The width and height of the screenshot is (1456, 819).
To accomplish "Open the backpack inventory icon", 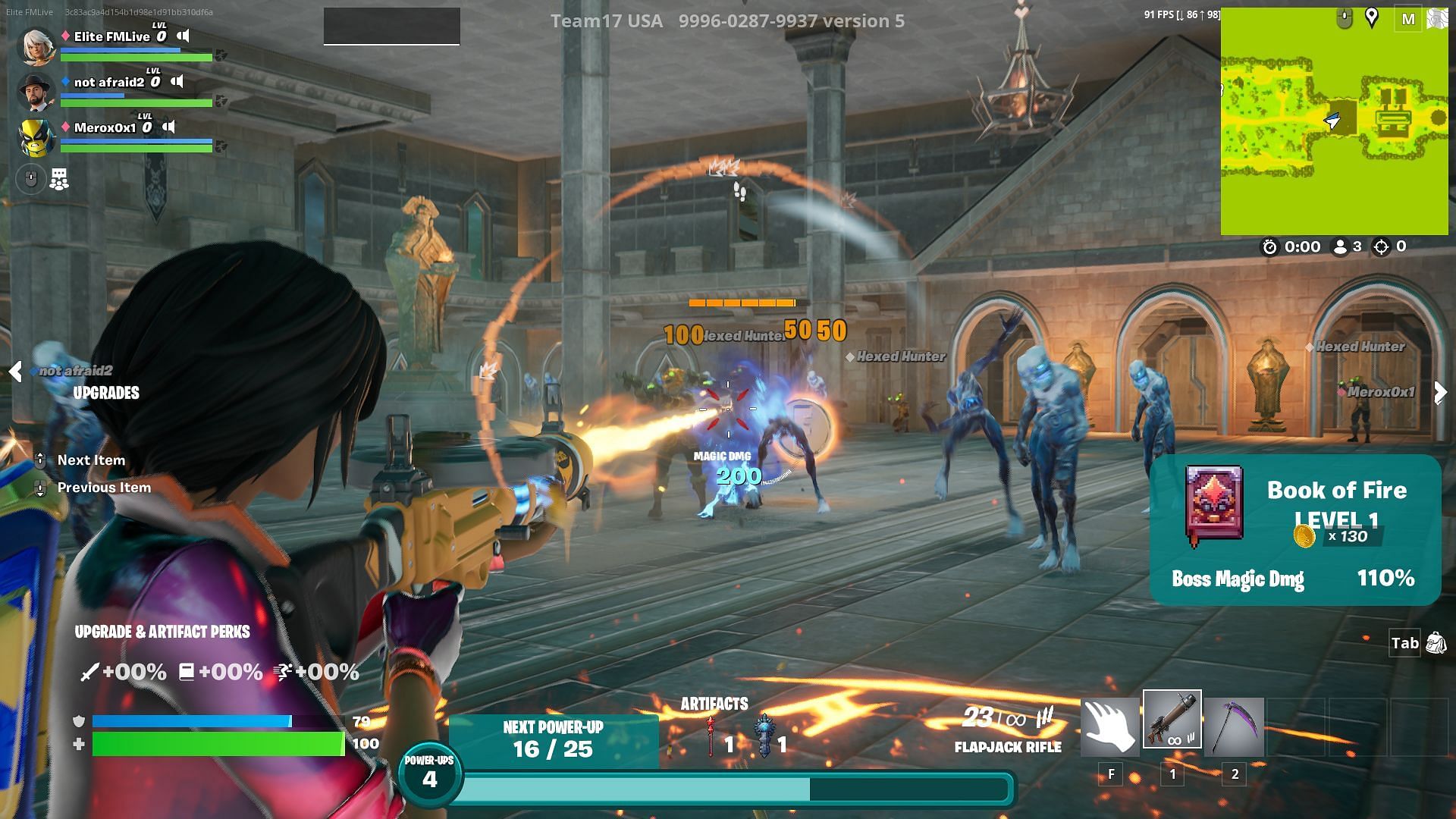I will tap(1436, 643).
